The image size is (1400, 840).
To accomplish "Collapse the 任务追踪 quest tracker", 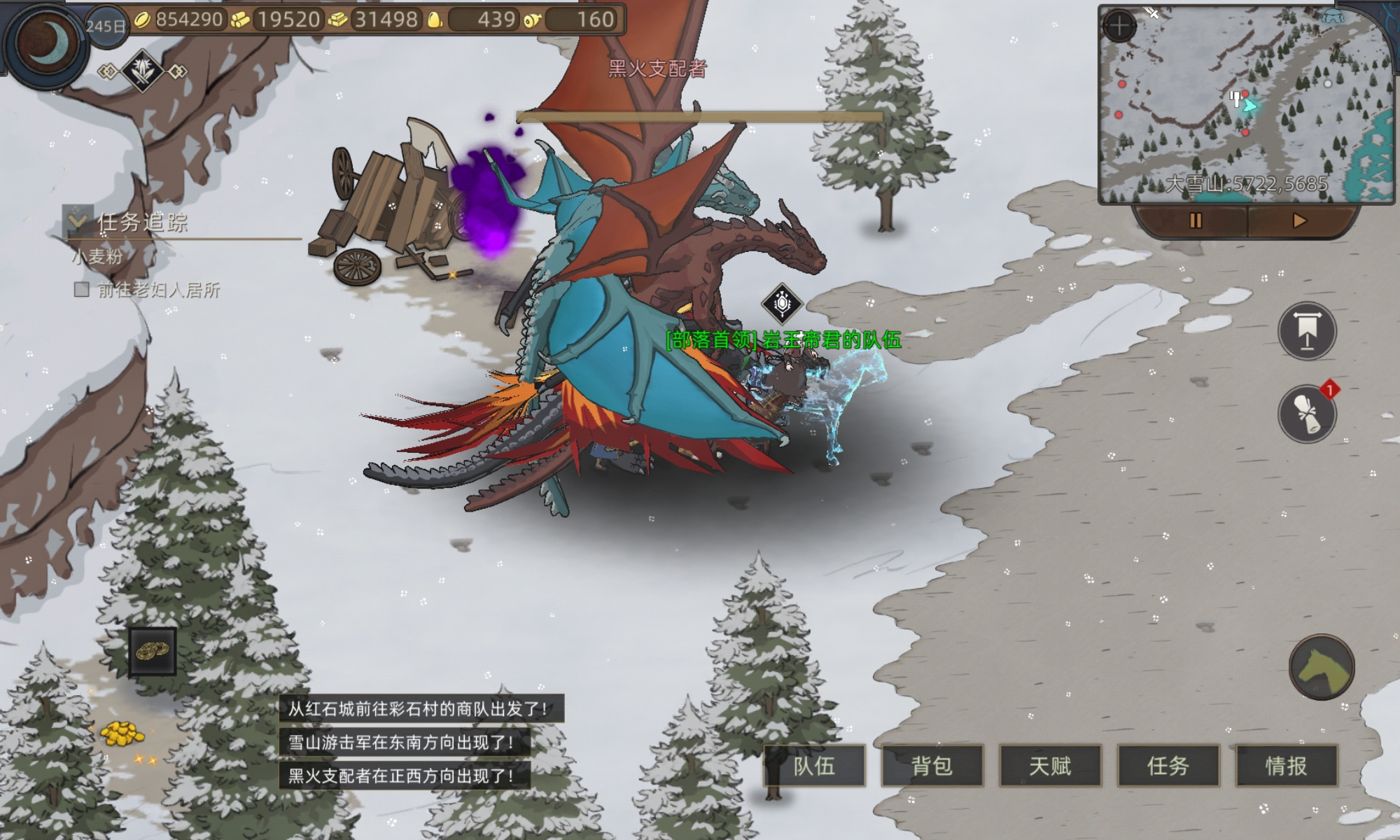I will click(78, 220).
